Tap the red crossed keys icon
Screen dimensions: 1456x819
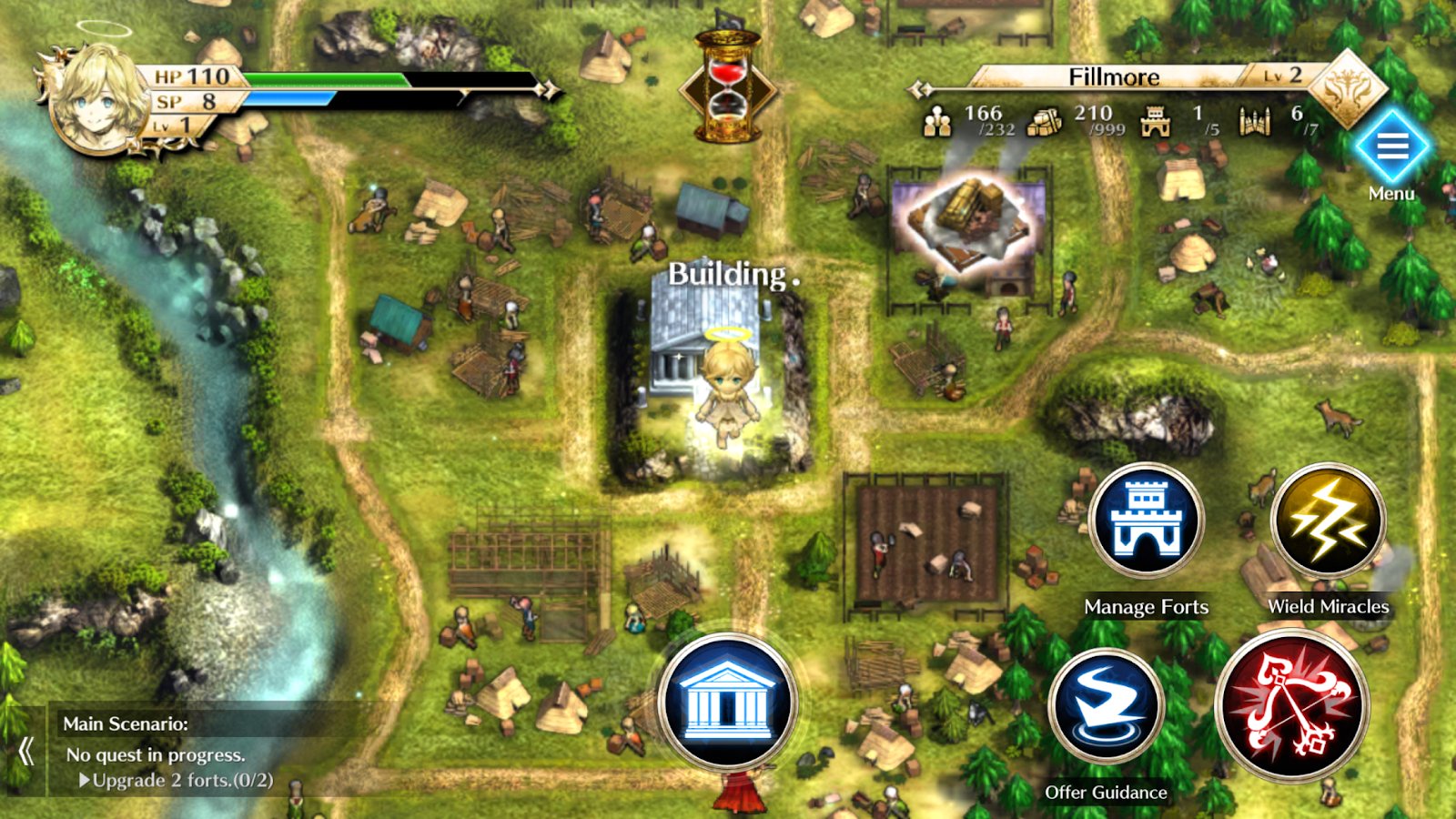coord(1292,706)
